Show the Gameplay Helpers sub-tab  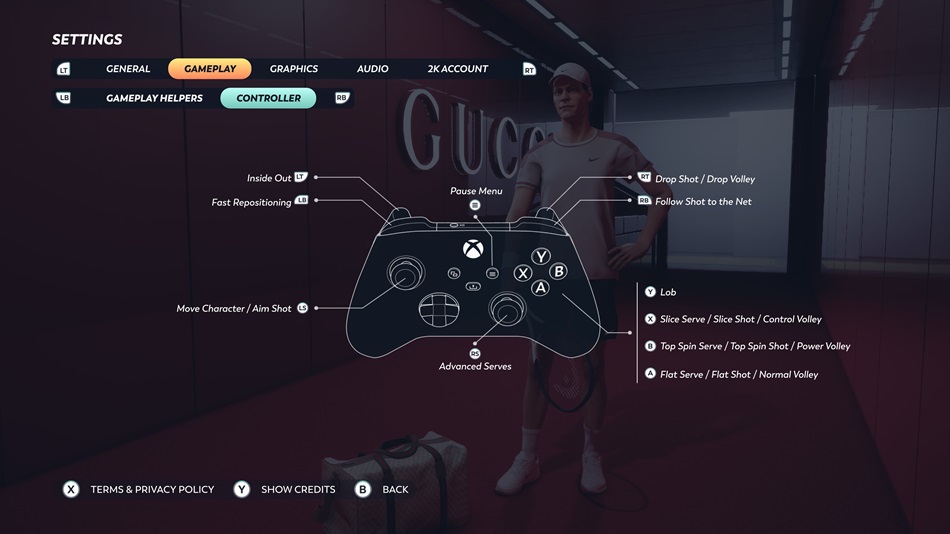pos(154,98)
